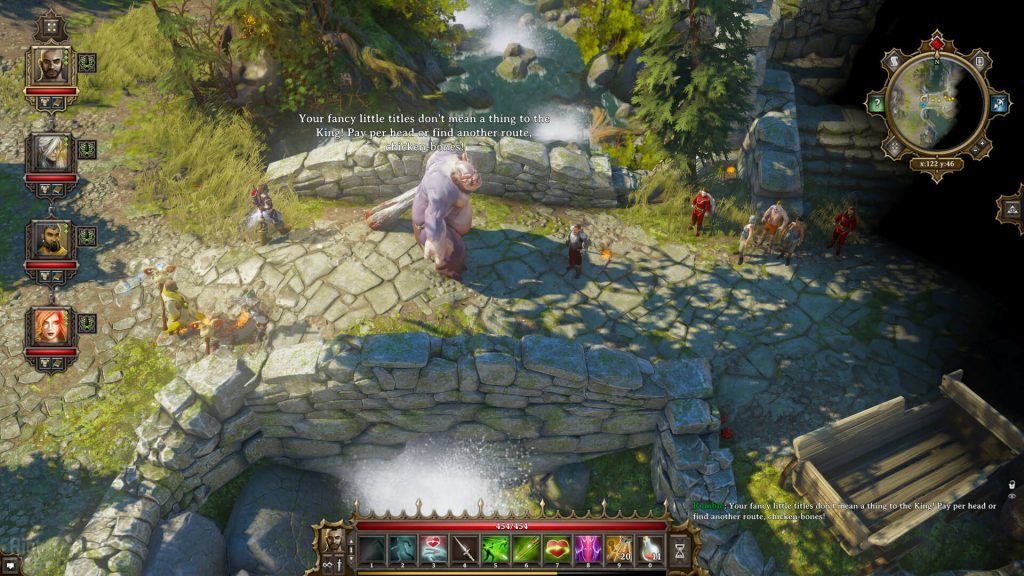Choose the dark-bearded yellow-clad companion portrait
Image resolution: width=1024 pixels, height=576 pixels.
point(50,240)
